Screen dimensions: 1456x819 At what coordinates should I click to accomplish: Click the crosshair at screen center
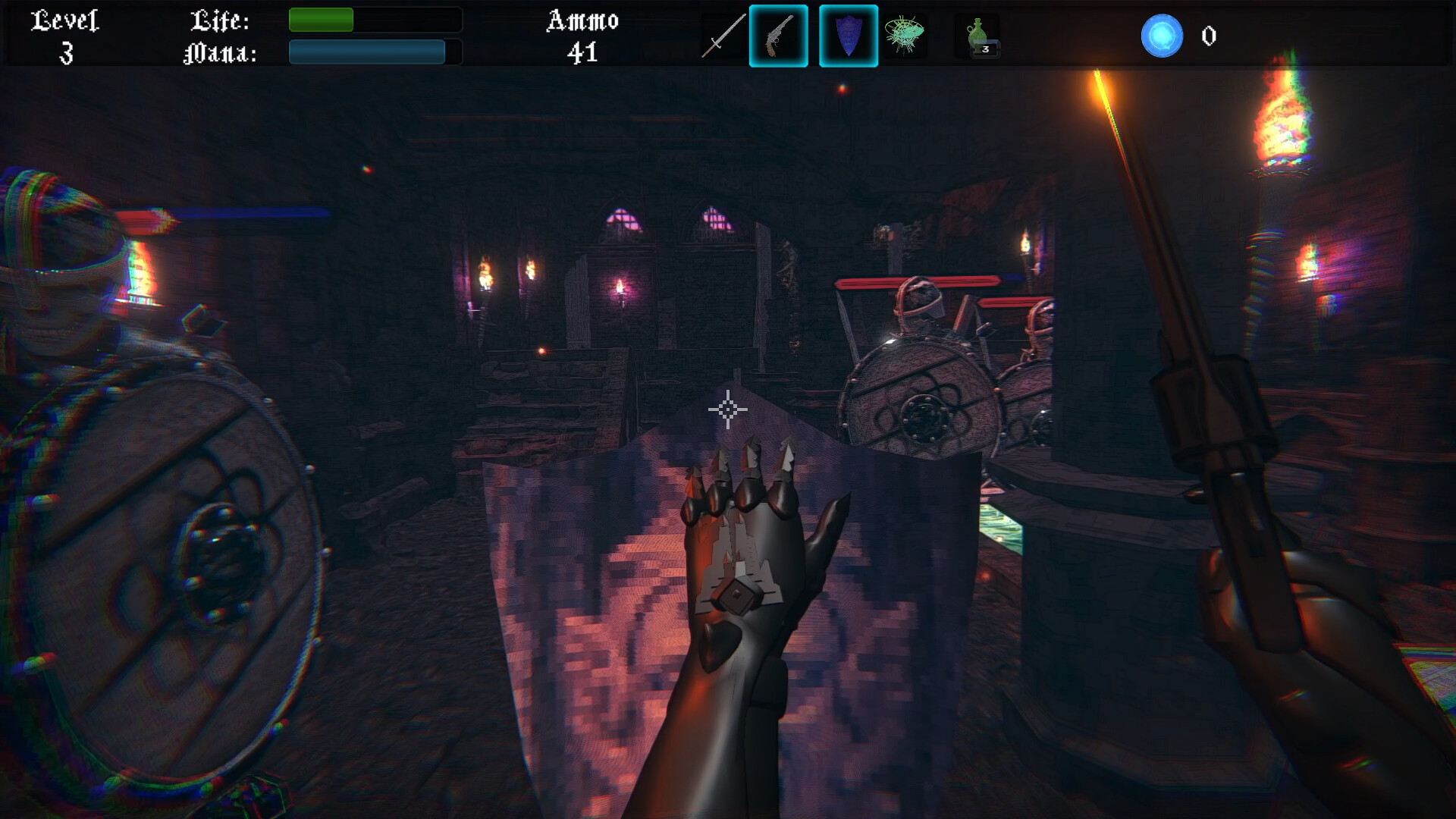click(x=728, y=409)
